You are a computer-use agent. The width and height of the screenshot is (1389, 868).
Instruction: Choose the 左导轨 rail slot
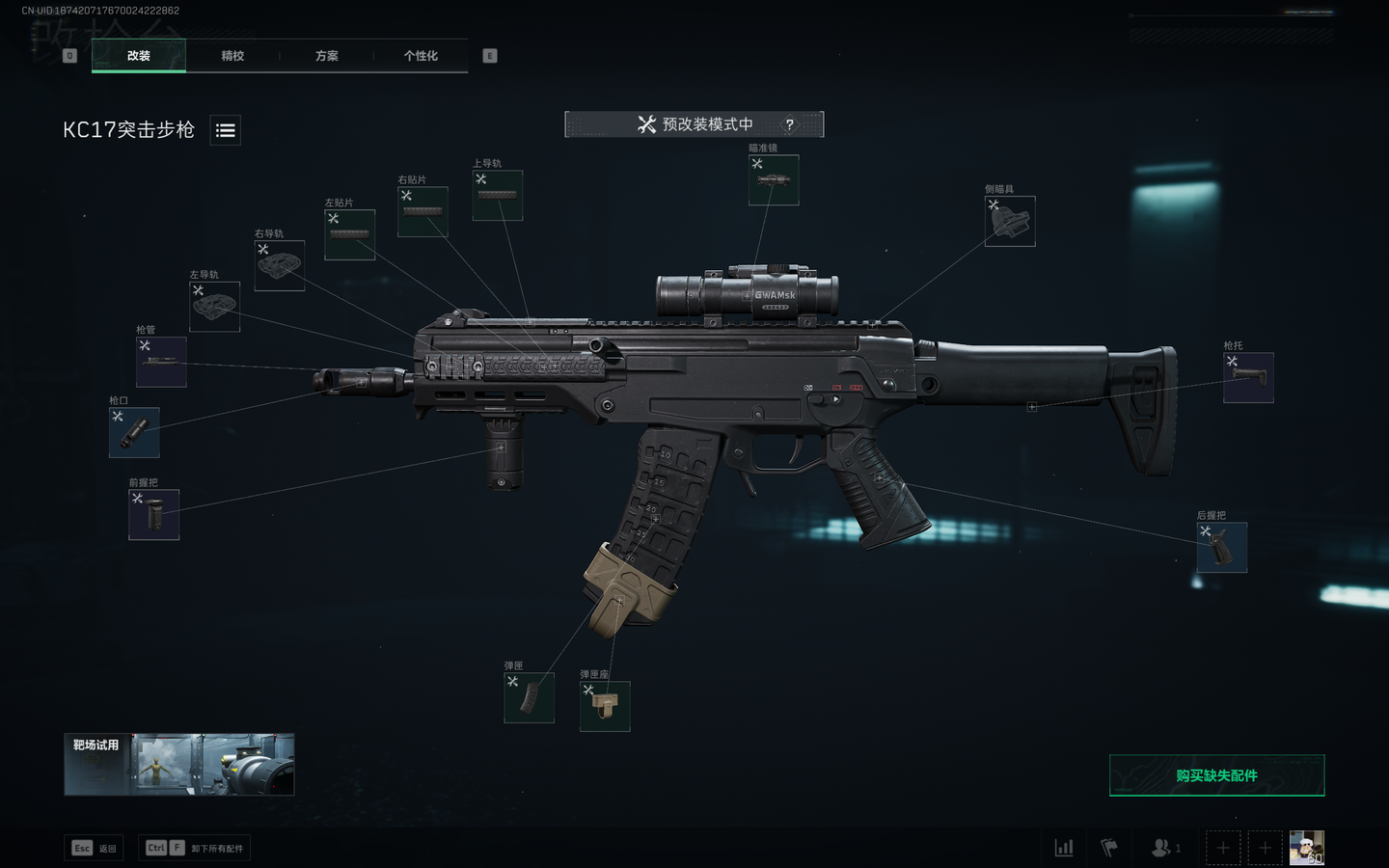[x=214, y=307]
